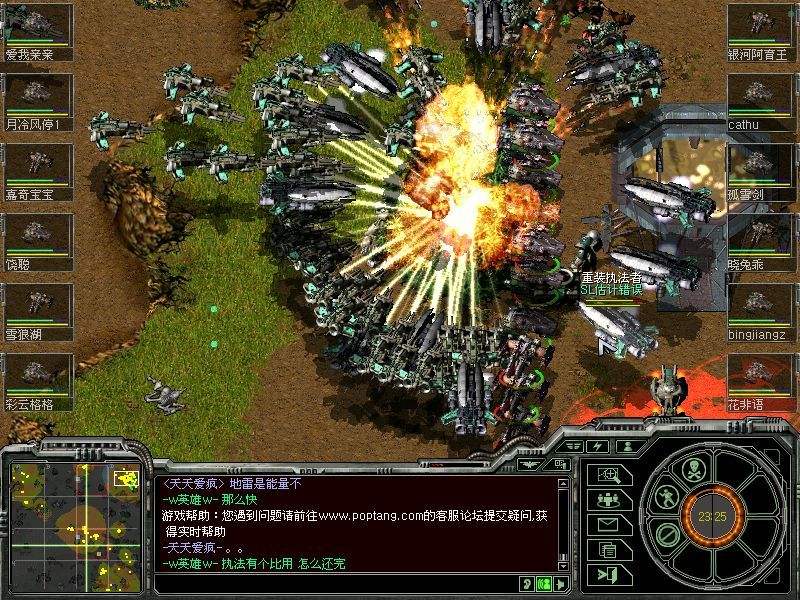
Task: Activate the running soldier move command
Action: [668, 495]
